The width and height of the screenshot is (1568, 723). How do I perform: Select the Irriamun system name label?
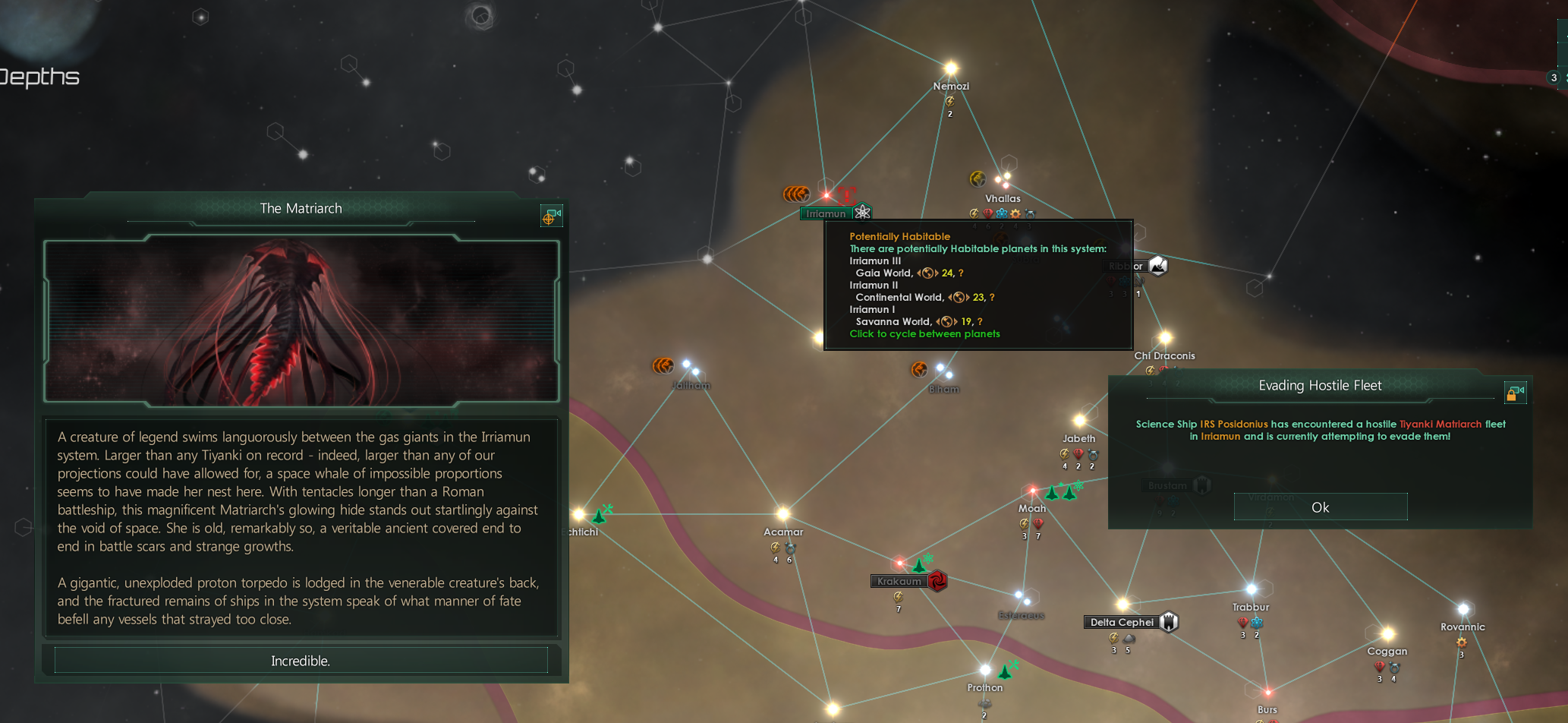point(826,213)
